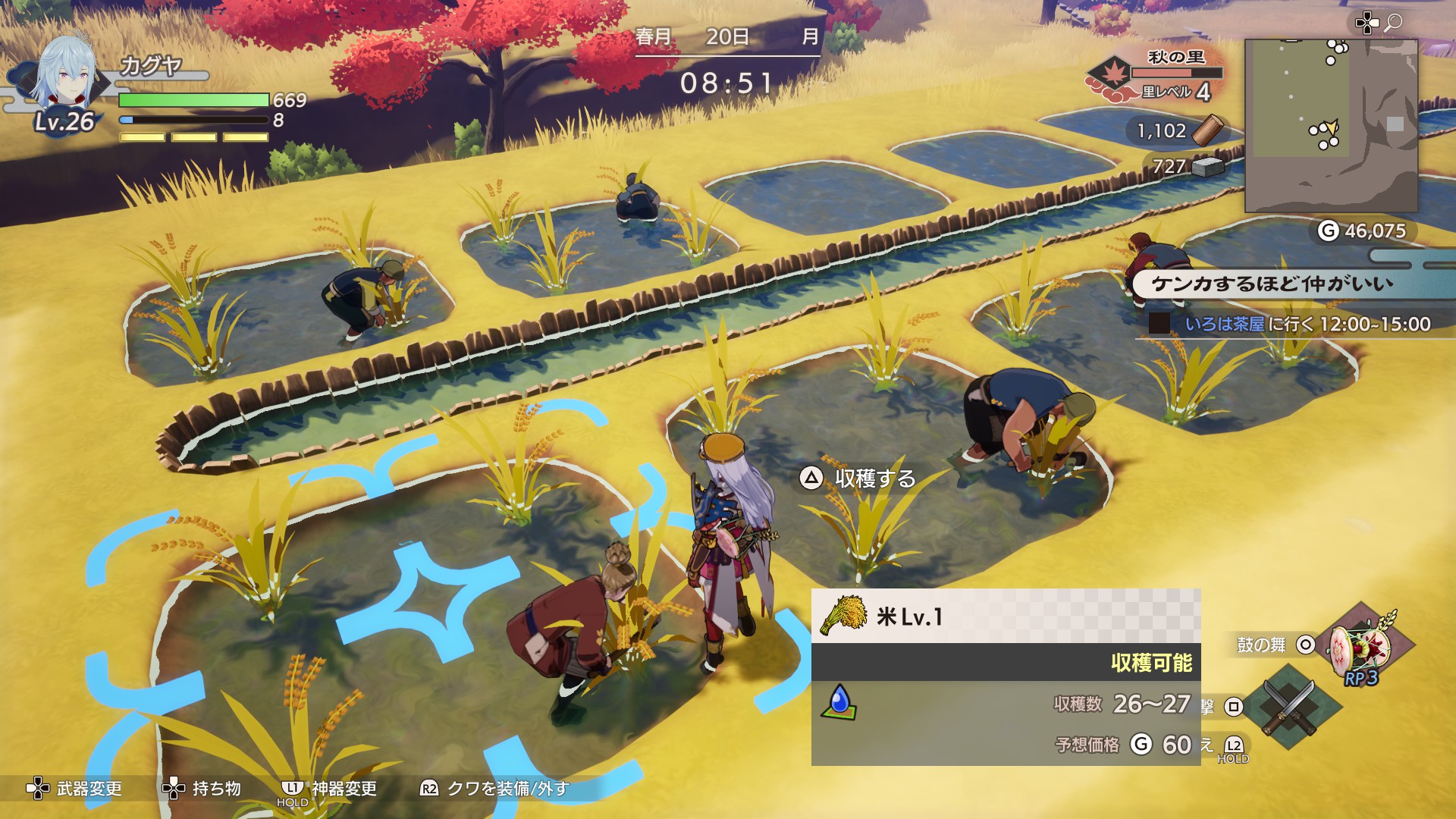Open the 持ち物 inventory option
This screenshot has width=1456, height=819.
coord(202,789)
